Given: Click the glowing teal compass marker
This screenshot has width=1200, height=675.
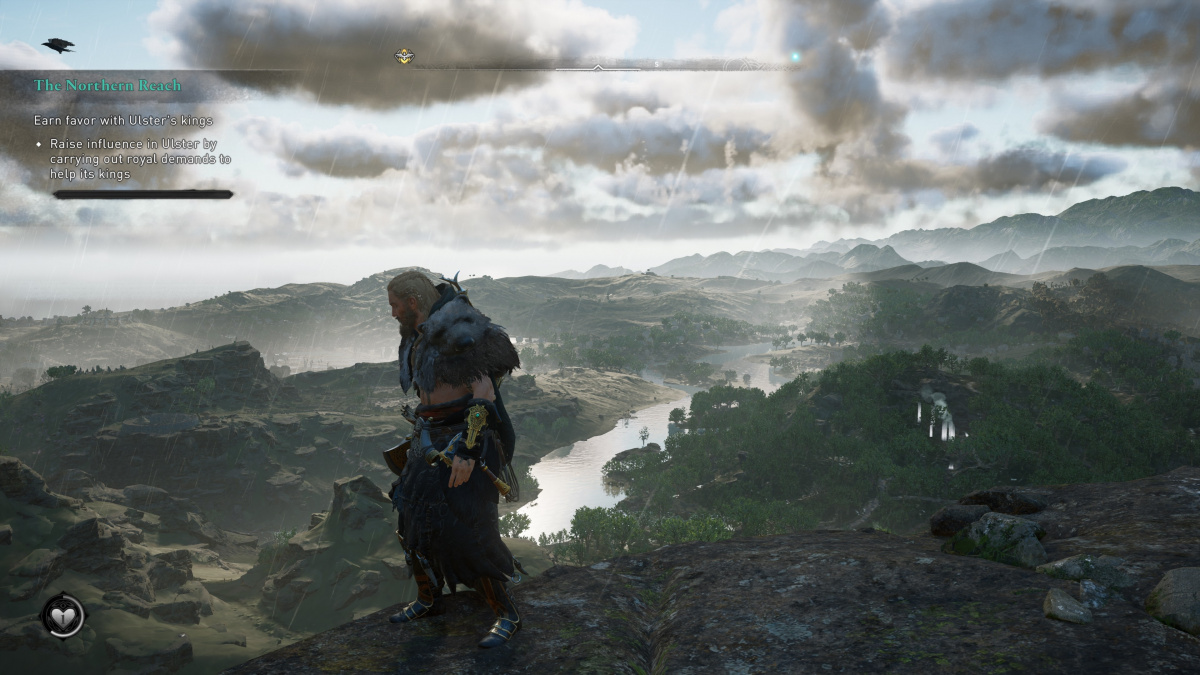Looking at the screenshot, I should [795, 57].
